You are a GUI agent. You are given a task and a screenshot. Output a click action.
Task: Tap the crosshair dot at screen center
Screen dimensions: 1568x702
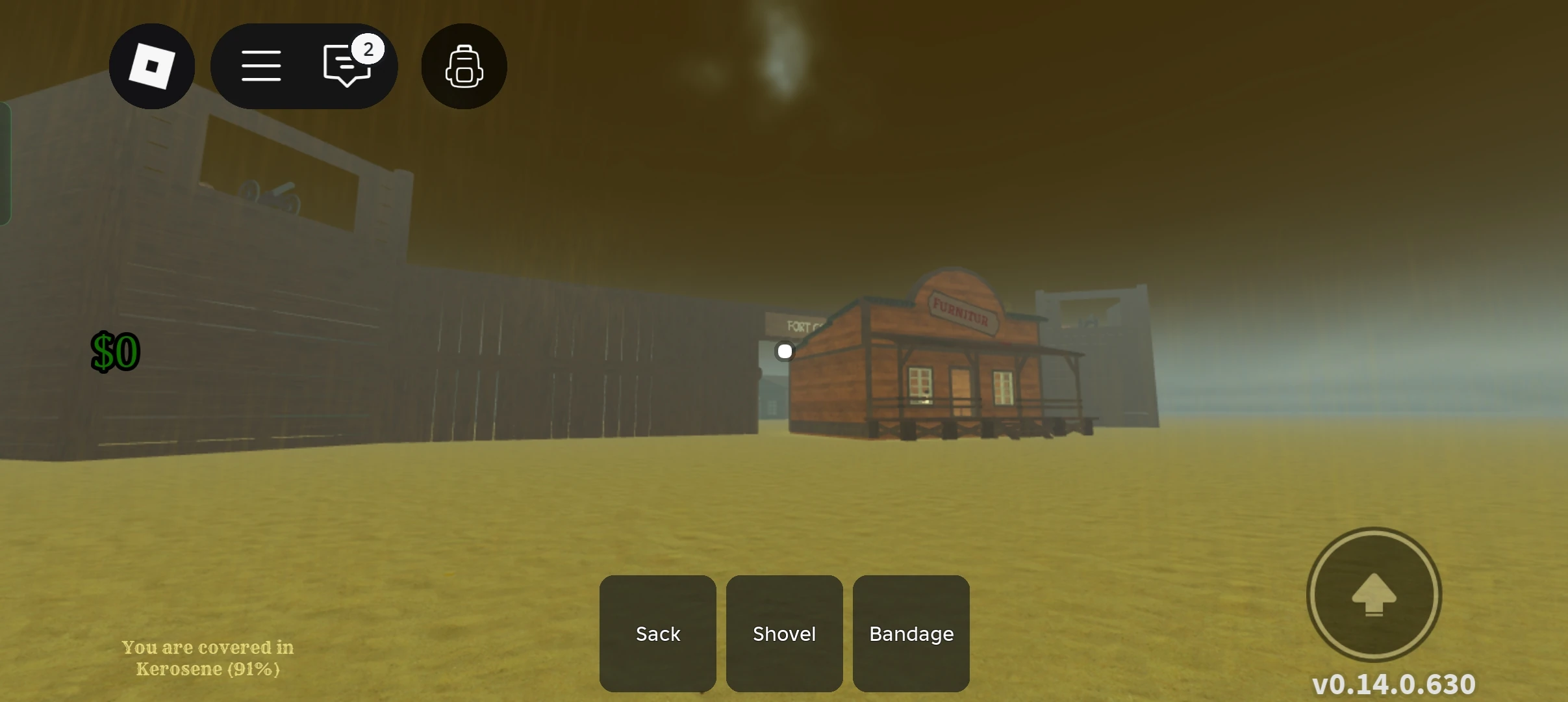tap(784, 351)
